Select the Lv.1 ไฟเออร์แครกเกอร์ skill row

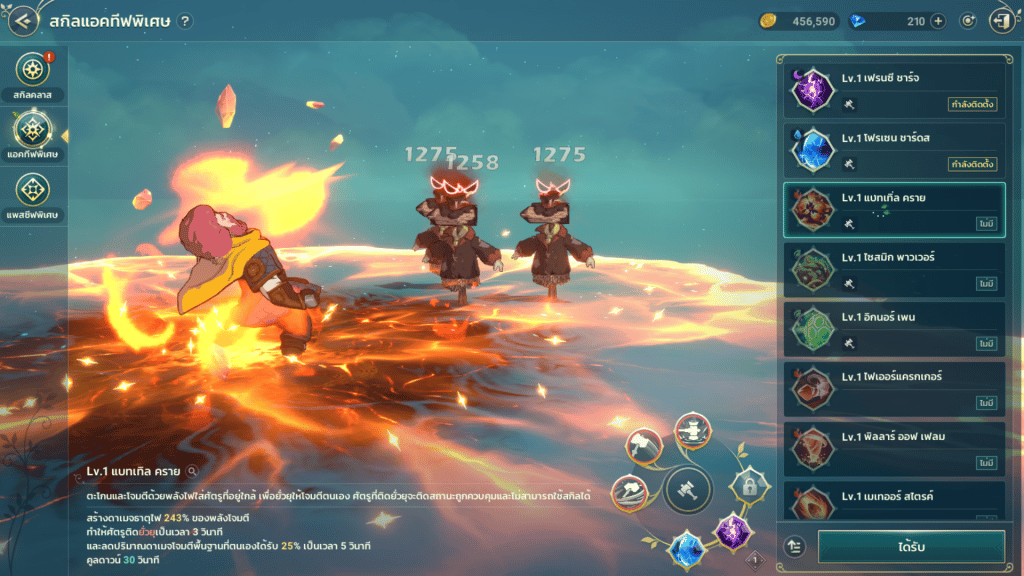(x=894, y=390)
